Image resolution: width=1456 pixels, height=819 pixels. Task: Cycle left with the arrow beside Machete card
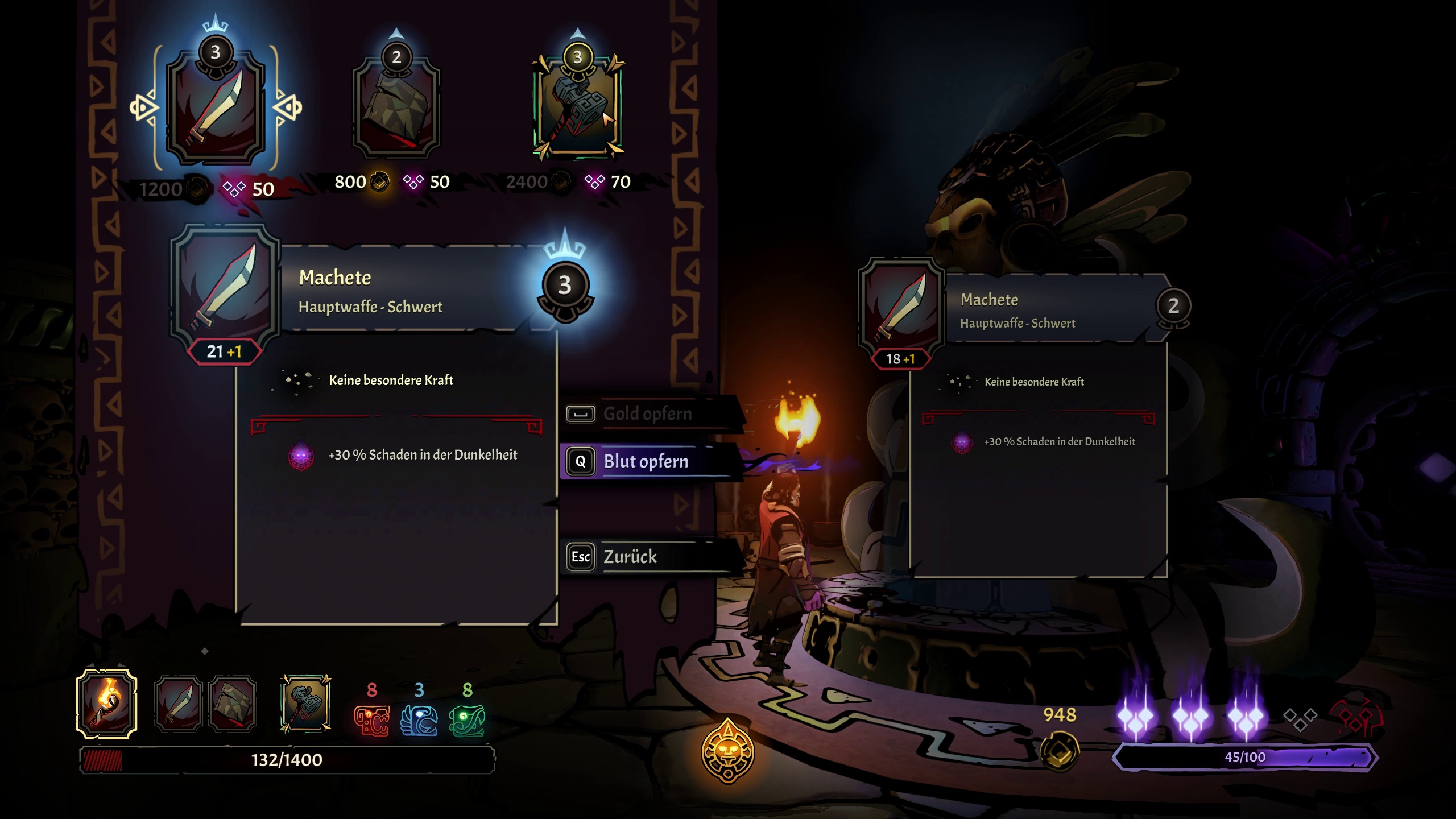142,107
